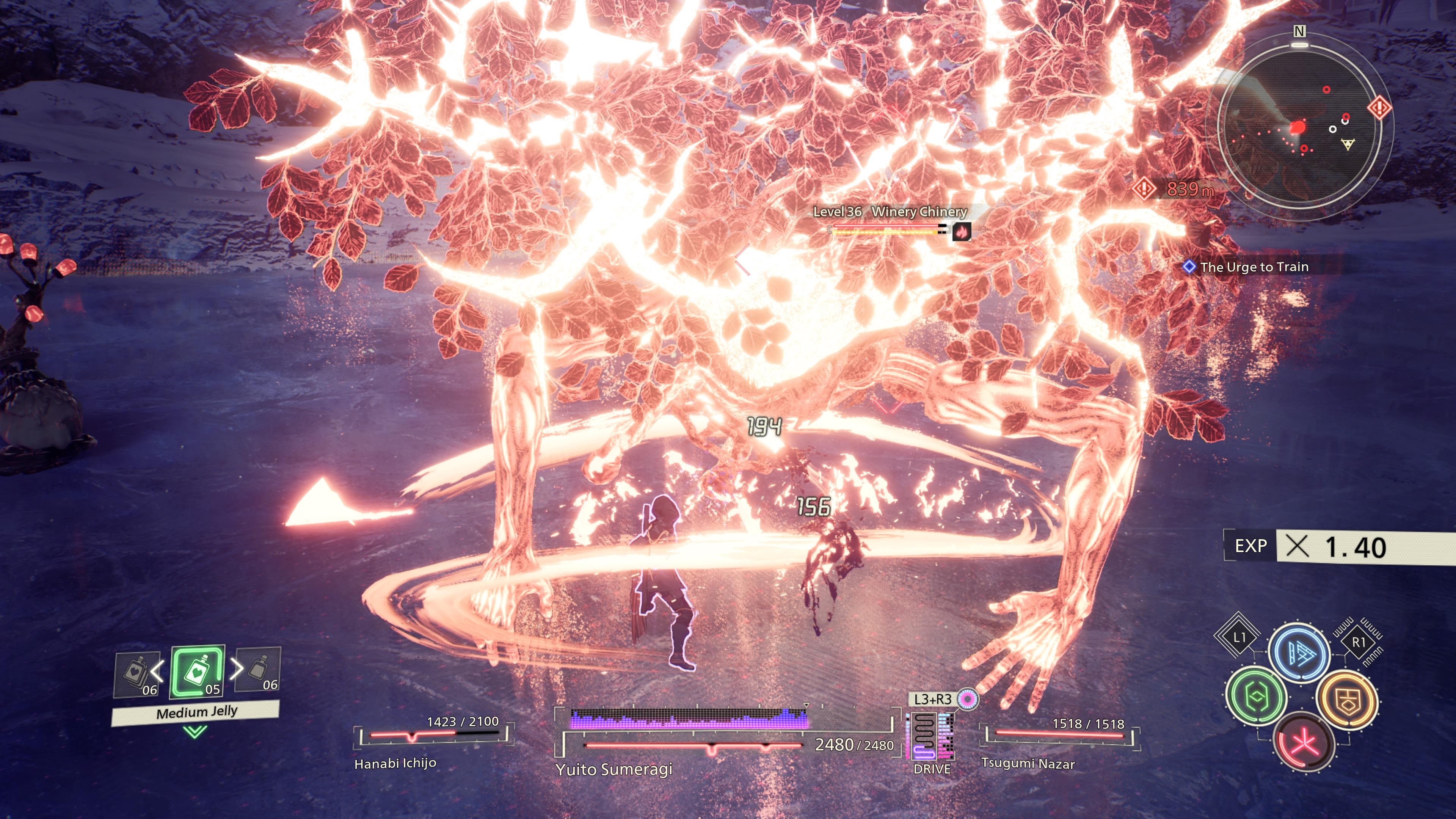The width and height of the screenshot is (1456, 819).
Task: Click the right arrow of item selector
Action: click(236, 668)
